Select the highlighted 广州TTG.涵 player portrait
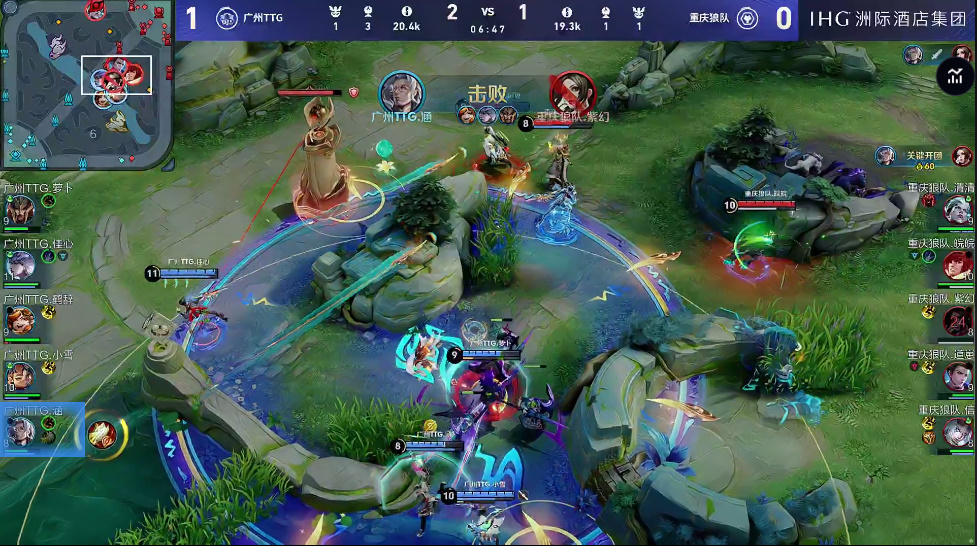This screenshot has width=977, height=546. click(x=22, y=431)
